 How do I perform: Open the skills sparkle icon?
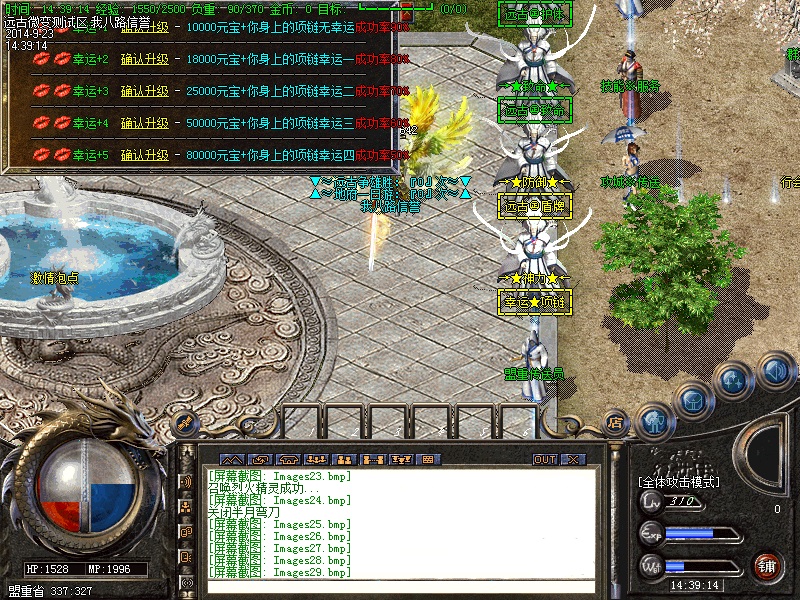point(733,380)
